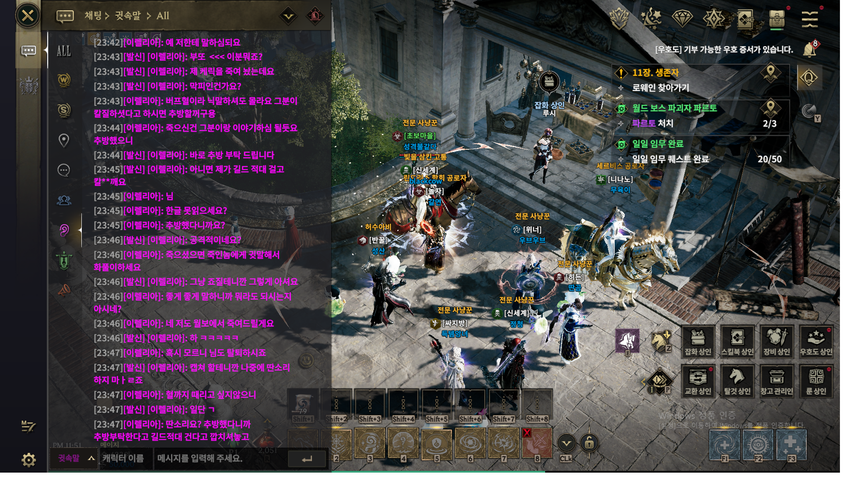
Task: Open the backpack inventory icon
Action: coord(777,19)
